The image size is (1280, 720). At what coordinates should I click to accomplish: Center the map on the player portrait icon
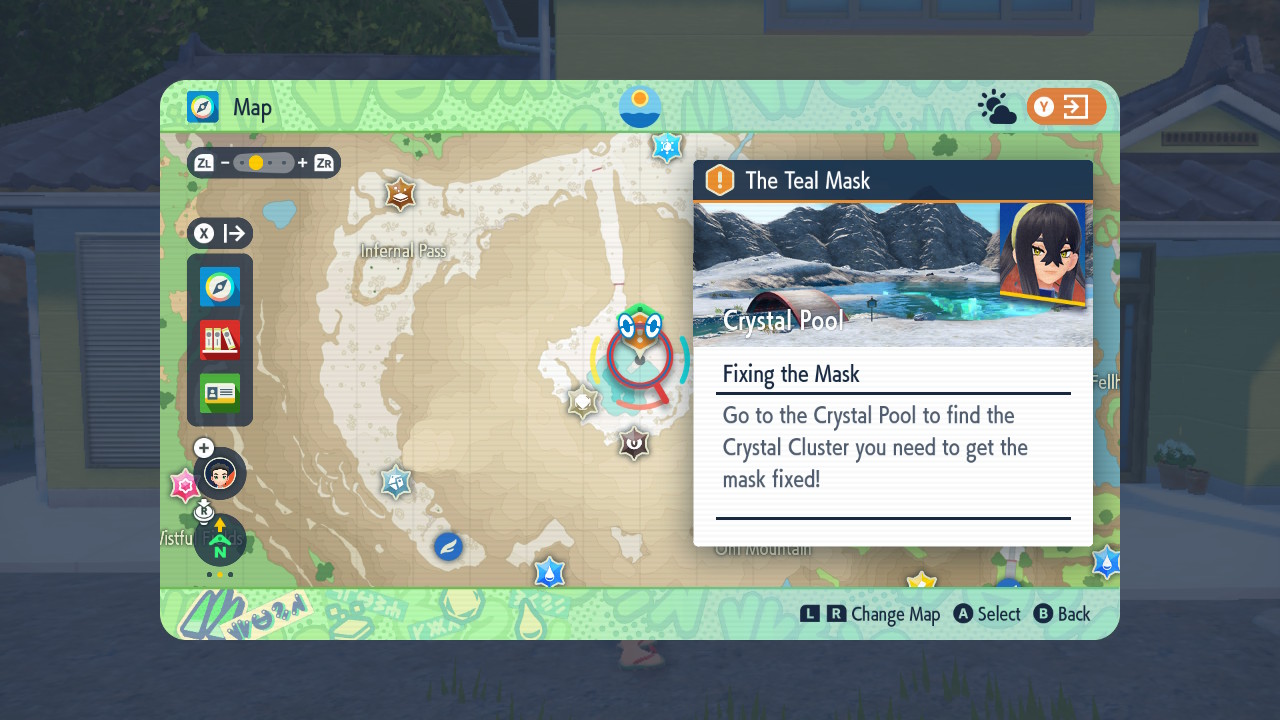[x=220, y=473]
